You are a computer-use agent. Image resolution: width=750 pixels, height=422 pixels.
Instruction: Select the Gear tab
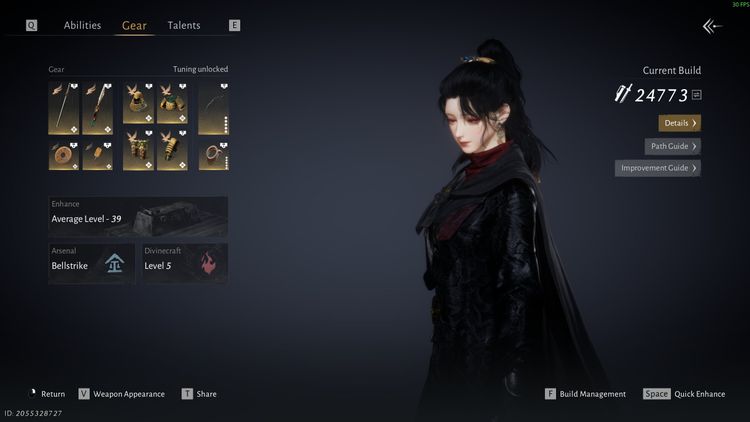coord(134,25)
